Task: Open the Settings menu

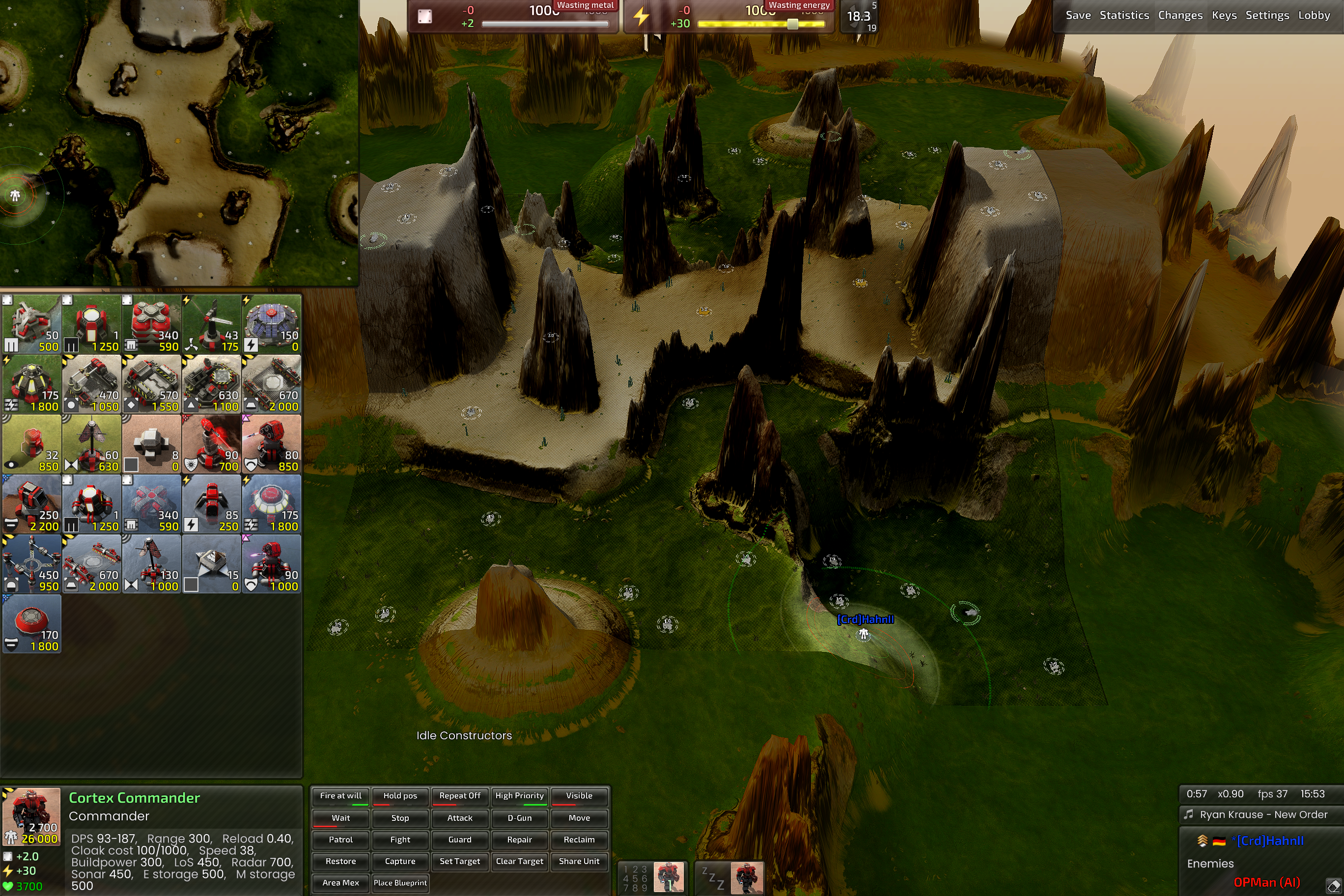Action: click(x=1267, y=15)
